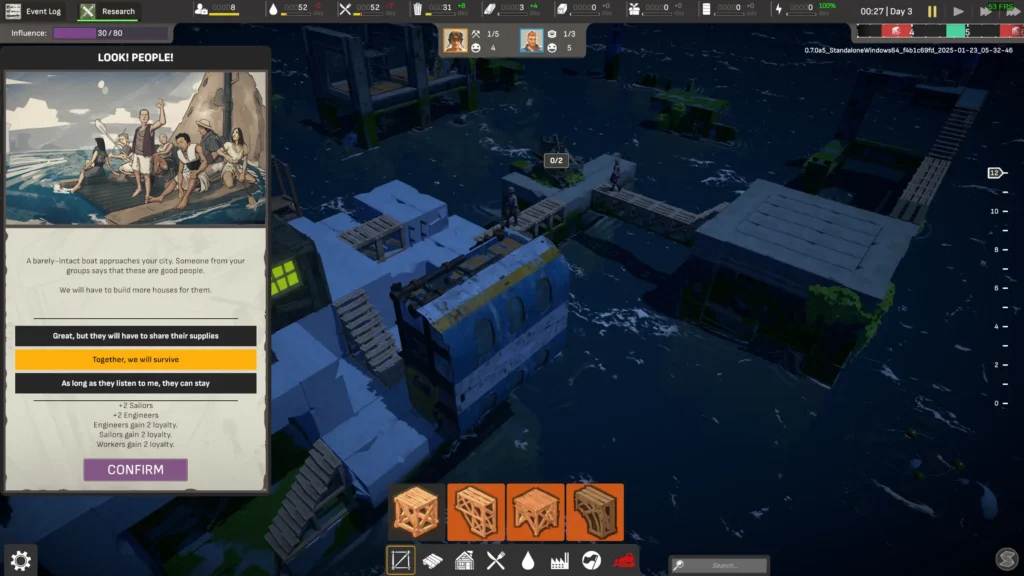Select the wooden cube frame block
Image resolution: width=1024 pixels, height=576 pixels.
[x=416, y=512]
